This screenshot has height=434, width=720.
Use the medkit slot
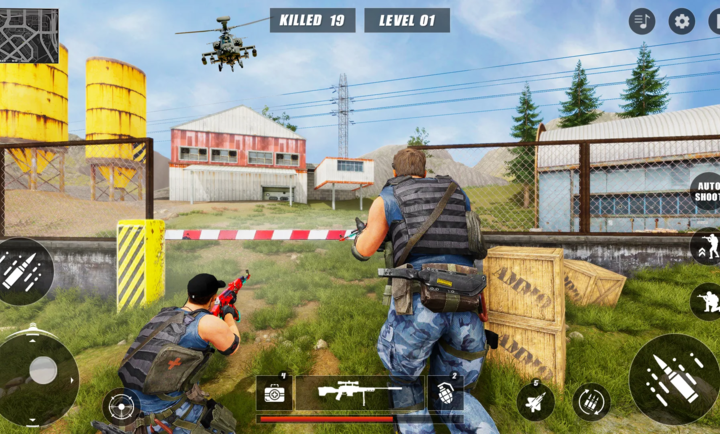(273, 393)
